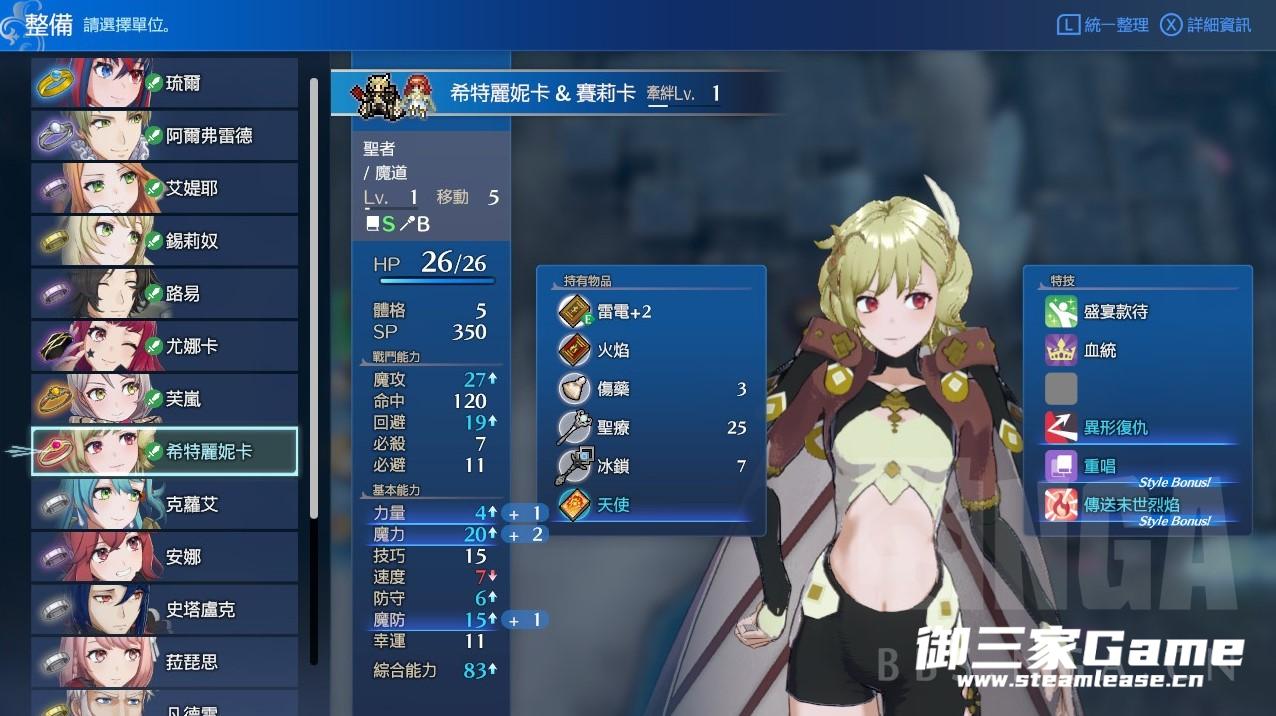The height and width of the screenshot is (716, 1276).
Task: Pick 菈琵思 in the unit list
Action: 165,662
